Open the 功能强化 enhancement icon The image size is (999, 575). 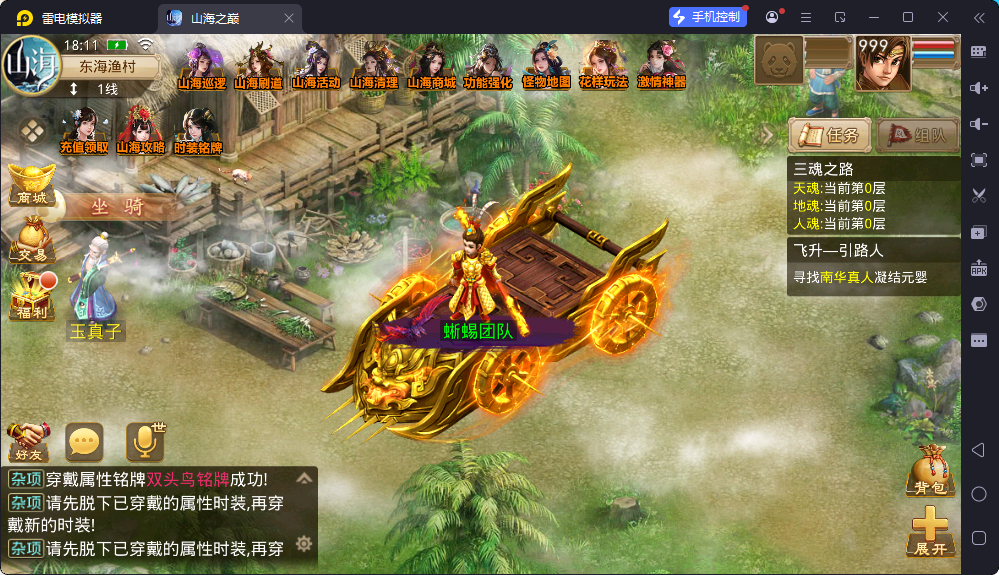point(488,67)
